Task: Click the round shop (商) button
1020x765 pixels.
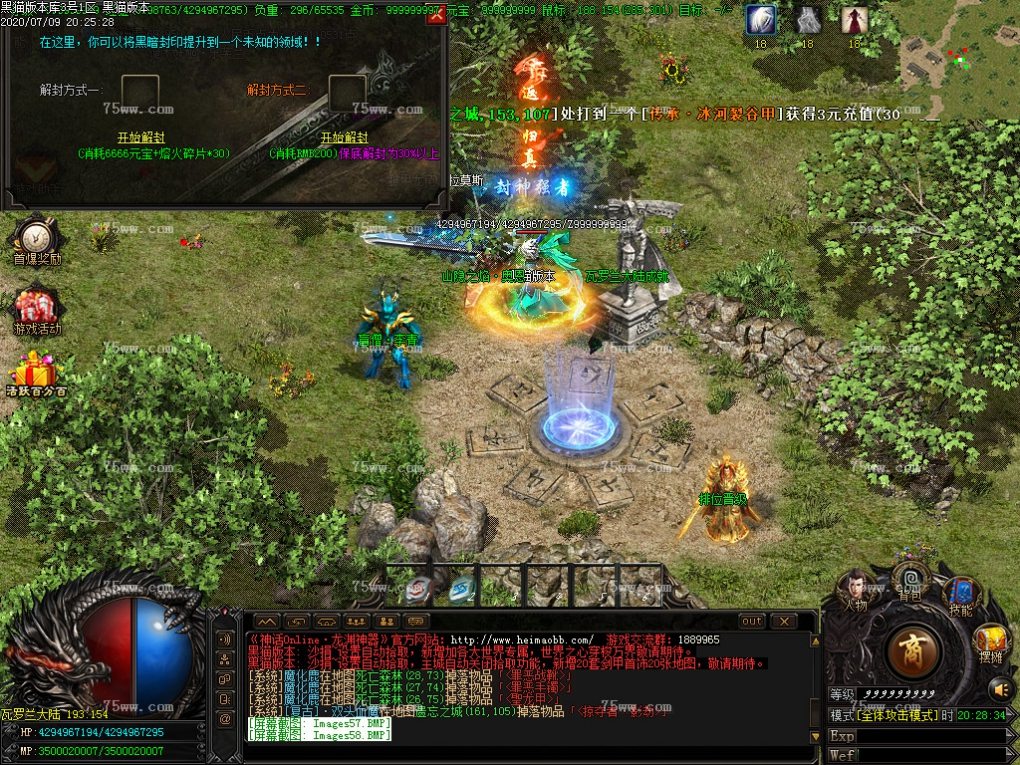Action: pos(913,650)
